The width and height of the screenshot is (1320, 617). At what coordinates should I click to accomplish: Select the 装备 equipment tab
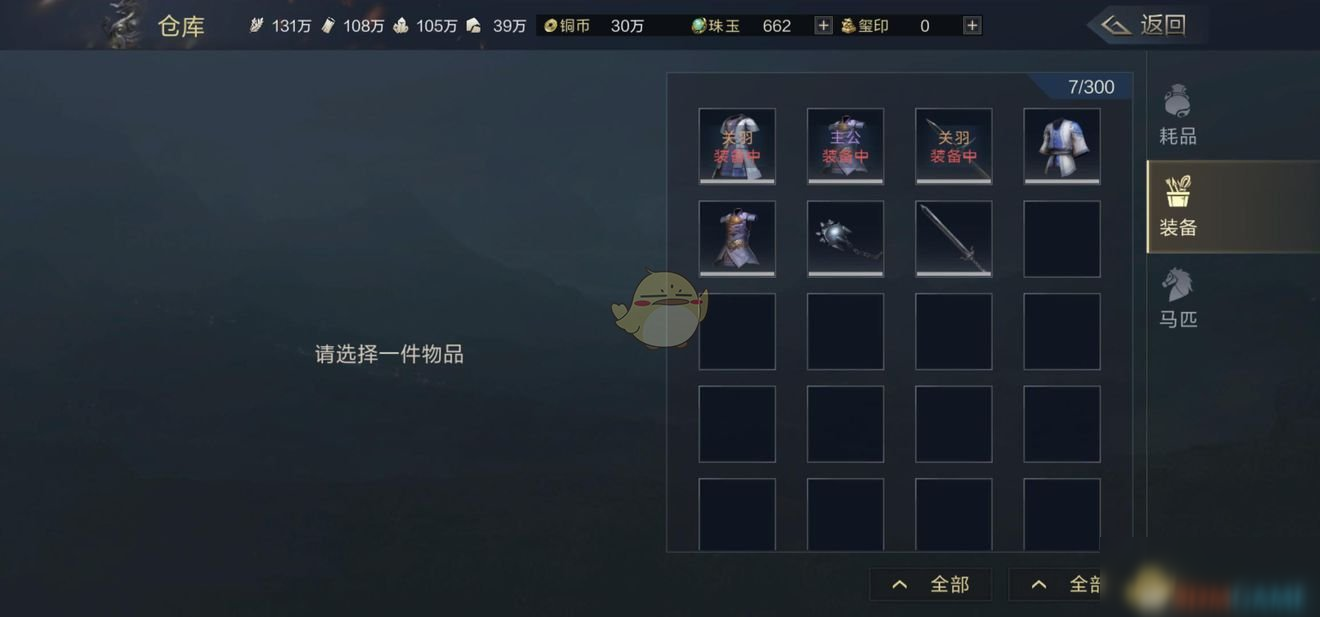pyautogui.click(x=1177, y=207)
